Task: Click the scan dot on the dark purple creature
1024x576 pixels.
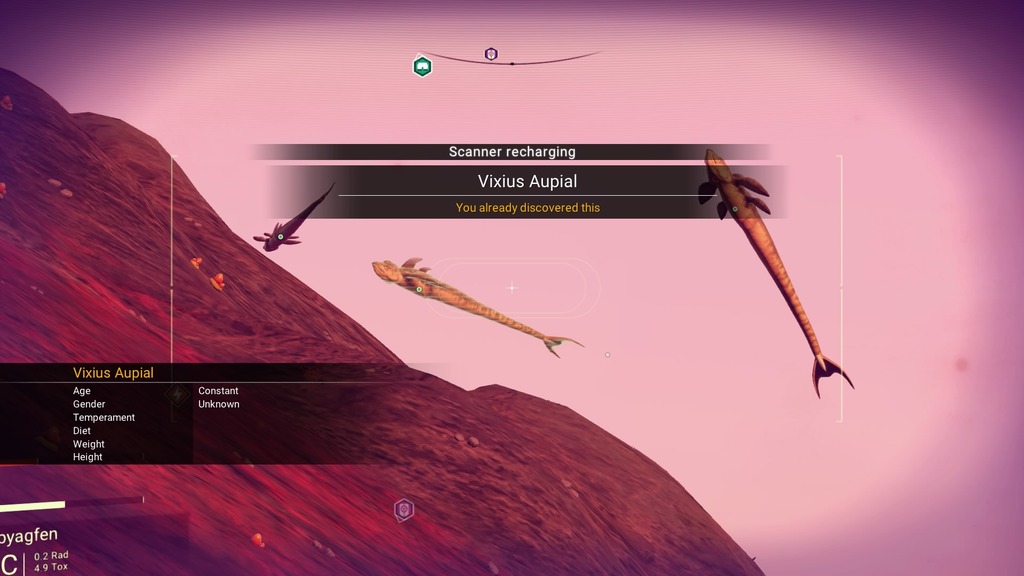Action: point(281,237)
